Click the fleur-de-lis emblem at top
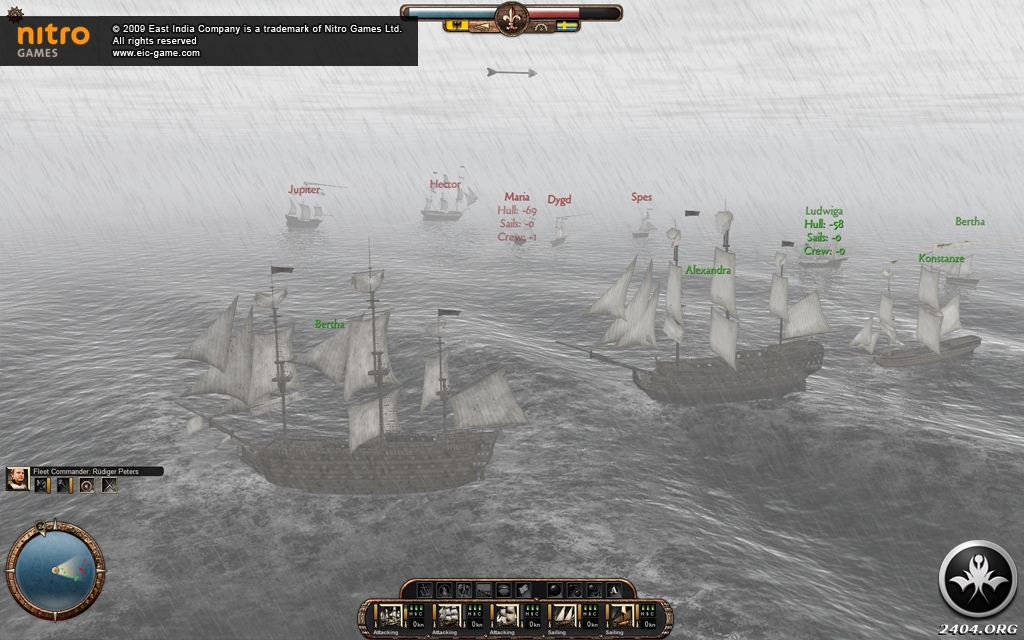 511,19
